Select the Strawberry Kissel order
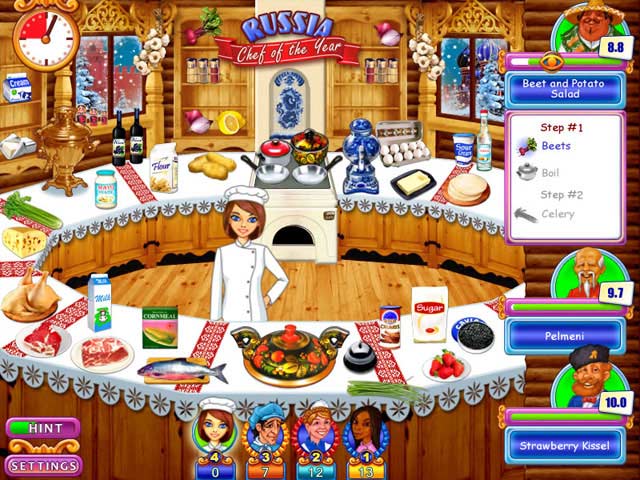The width and height of the screenshot is (640, 480). [565, 444]
